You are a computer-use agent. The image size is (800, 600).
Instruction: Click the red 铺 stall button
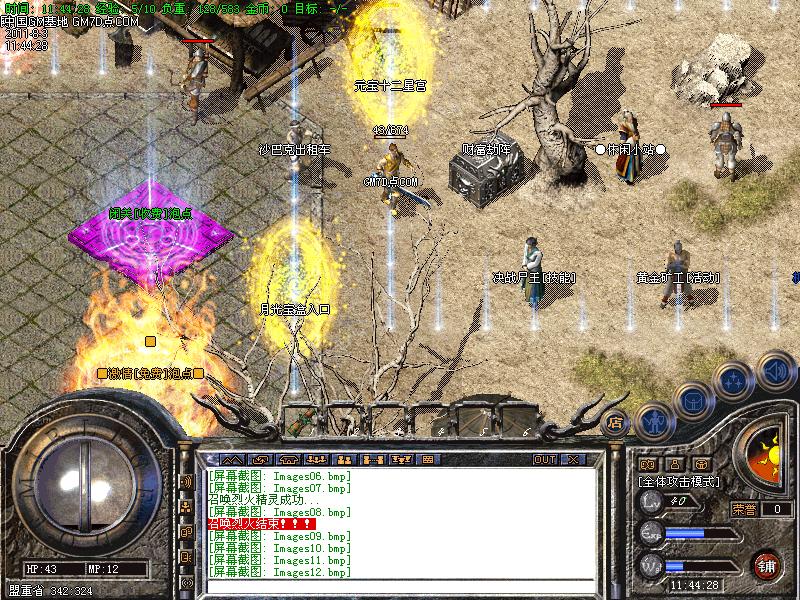pyautogui.click(x=766, y=564)
